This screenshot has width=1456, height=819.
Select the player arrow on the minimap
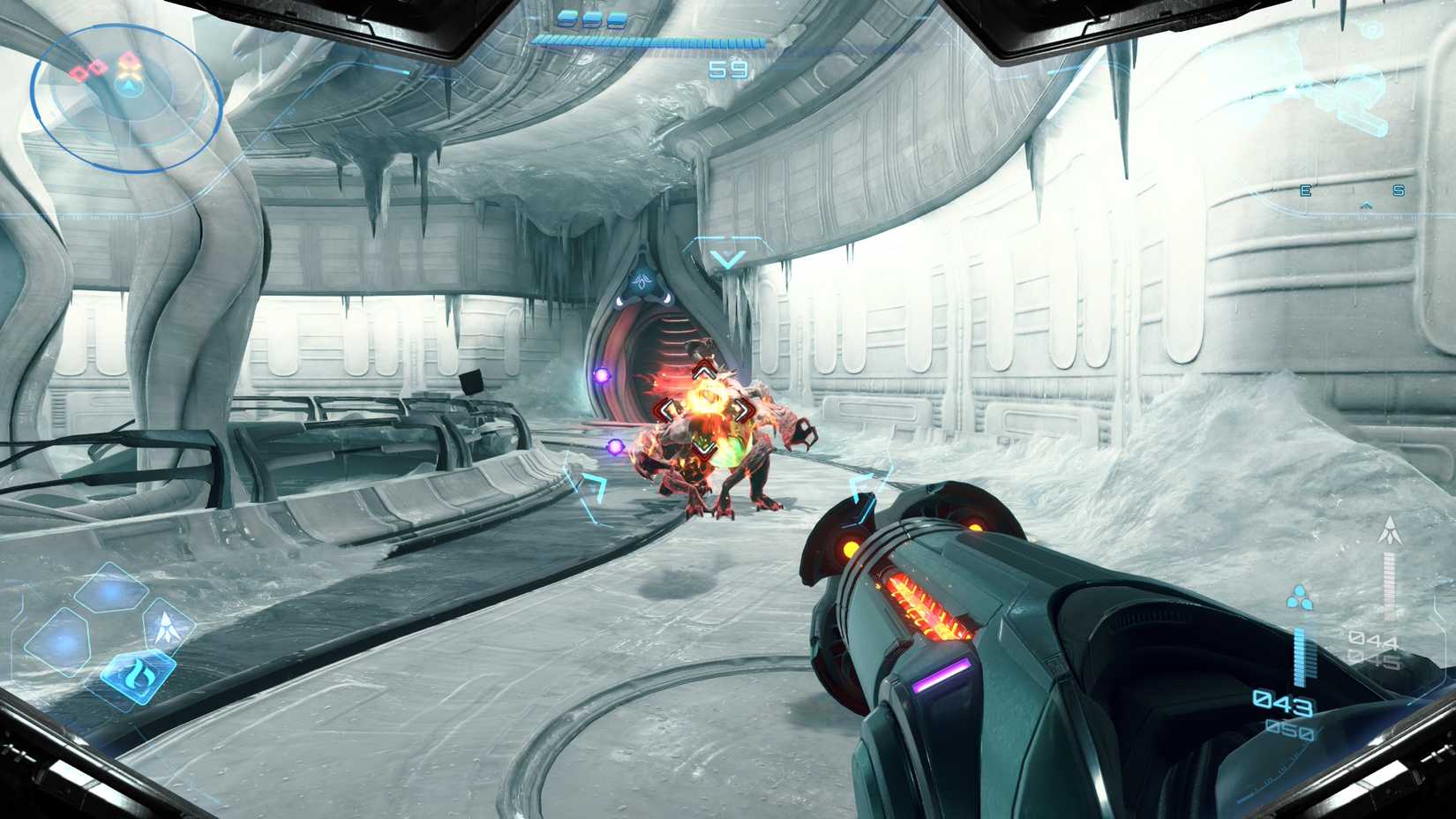130,89
